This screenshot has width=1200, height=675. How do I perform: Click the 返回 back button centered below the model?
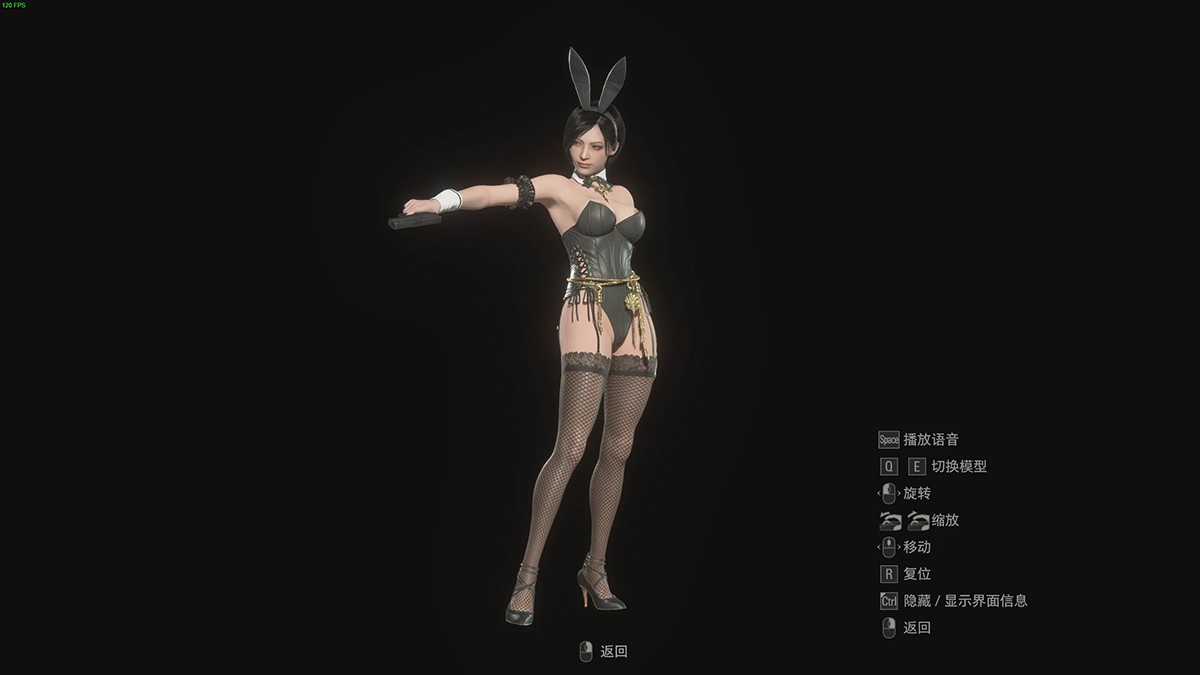pyautogui.click(x=604, y=652)
